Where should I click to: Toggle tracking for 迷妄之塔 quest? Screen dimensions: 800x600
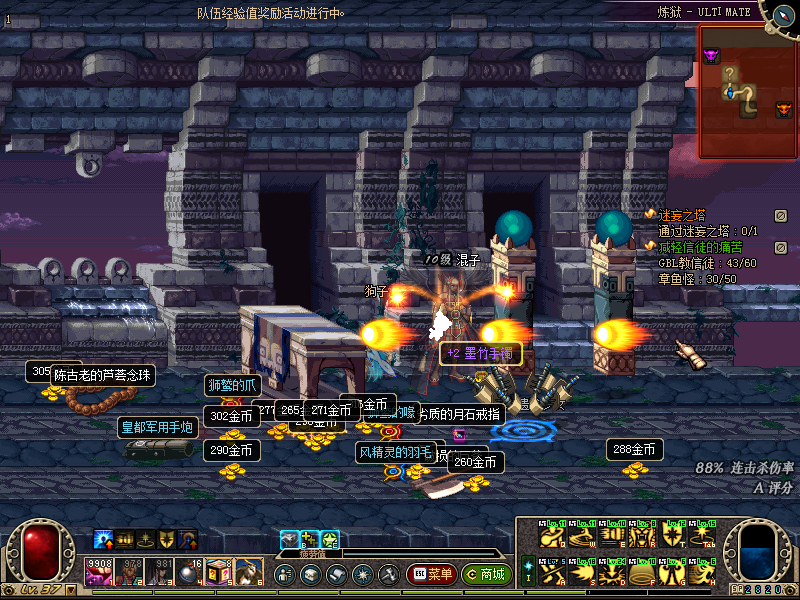click(781, 215)
